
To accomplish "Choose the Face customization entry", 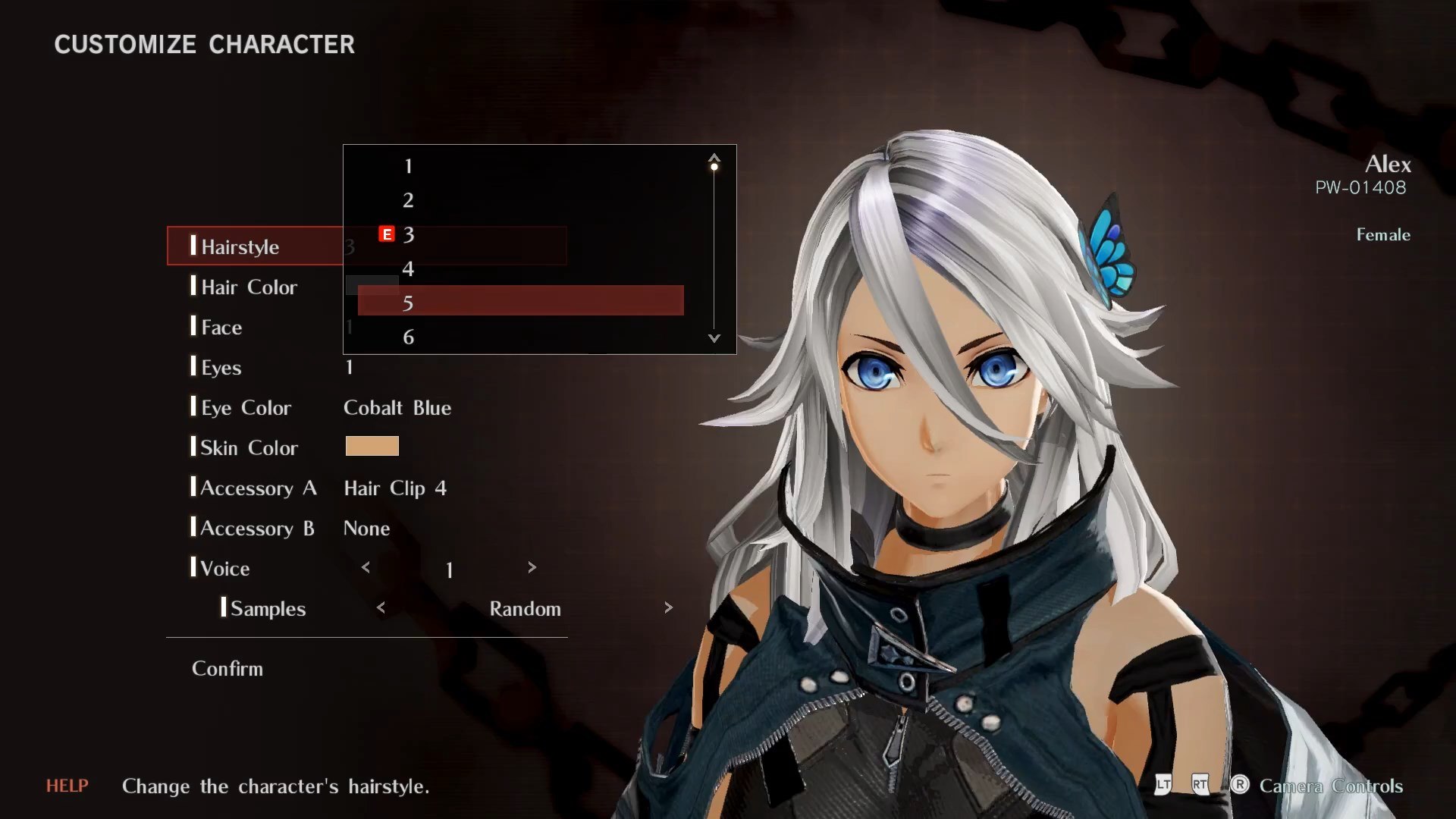I will coord(221,327).
